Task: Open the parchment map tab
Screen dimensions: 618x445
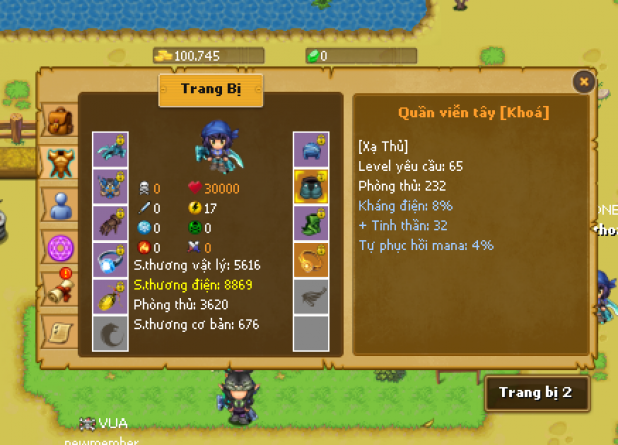Action: coord(61,329)
